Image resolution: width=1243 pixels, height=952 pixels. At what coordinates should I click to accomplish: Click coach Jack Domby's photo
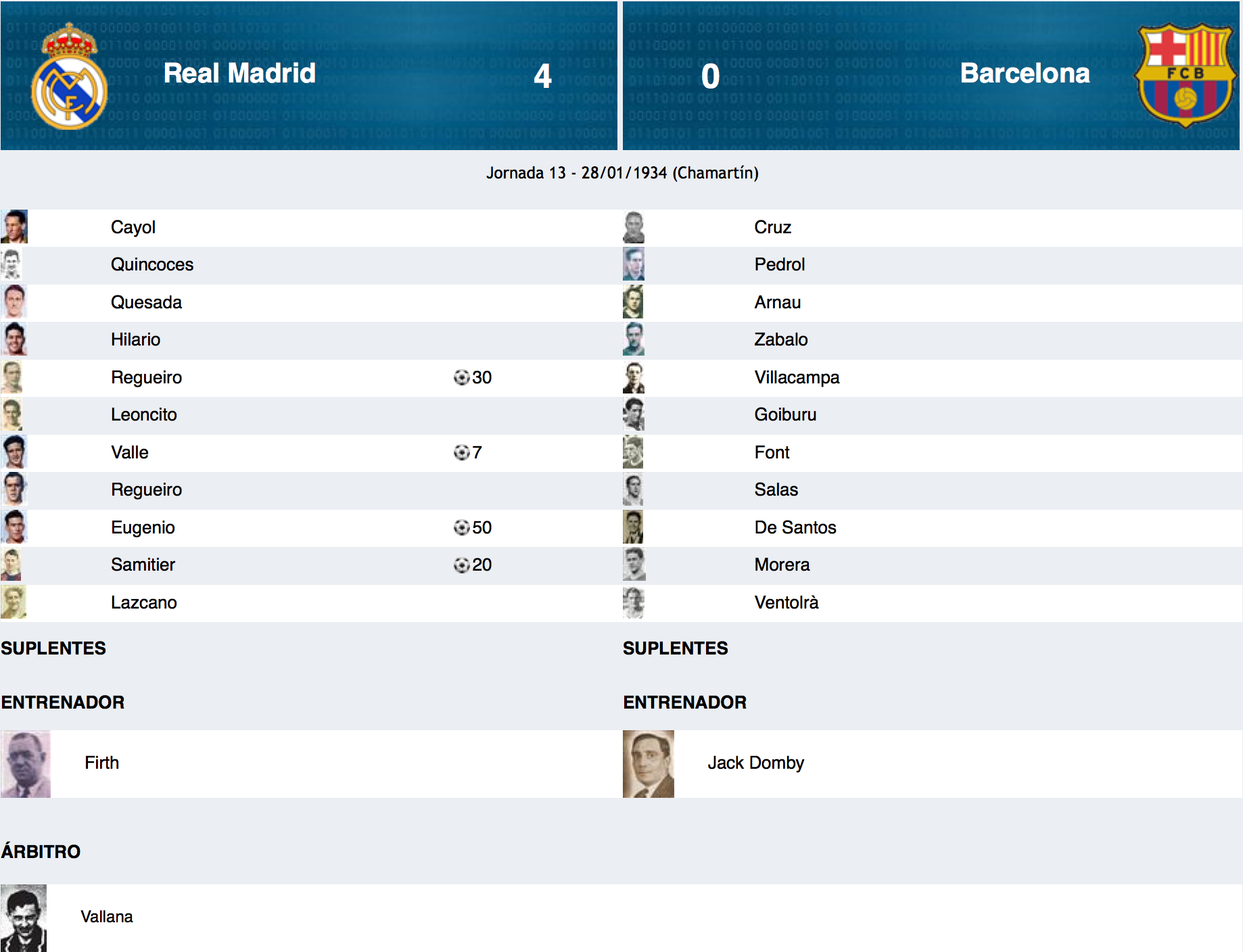pyautogui.click(x=649, y=764)
